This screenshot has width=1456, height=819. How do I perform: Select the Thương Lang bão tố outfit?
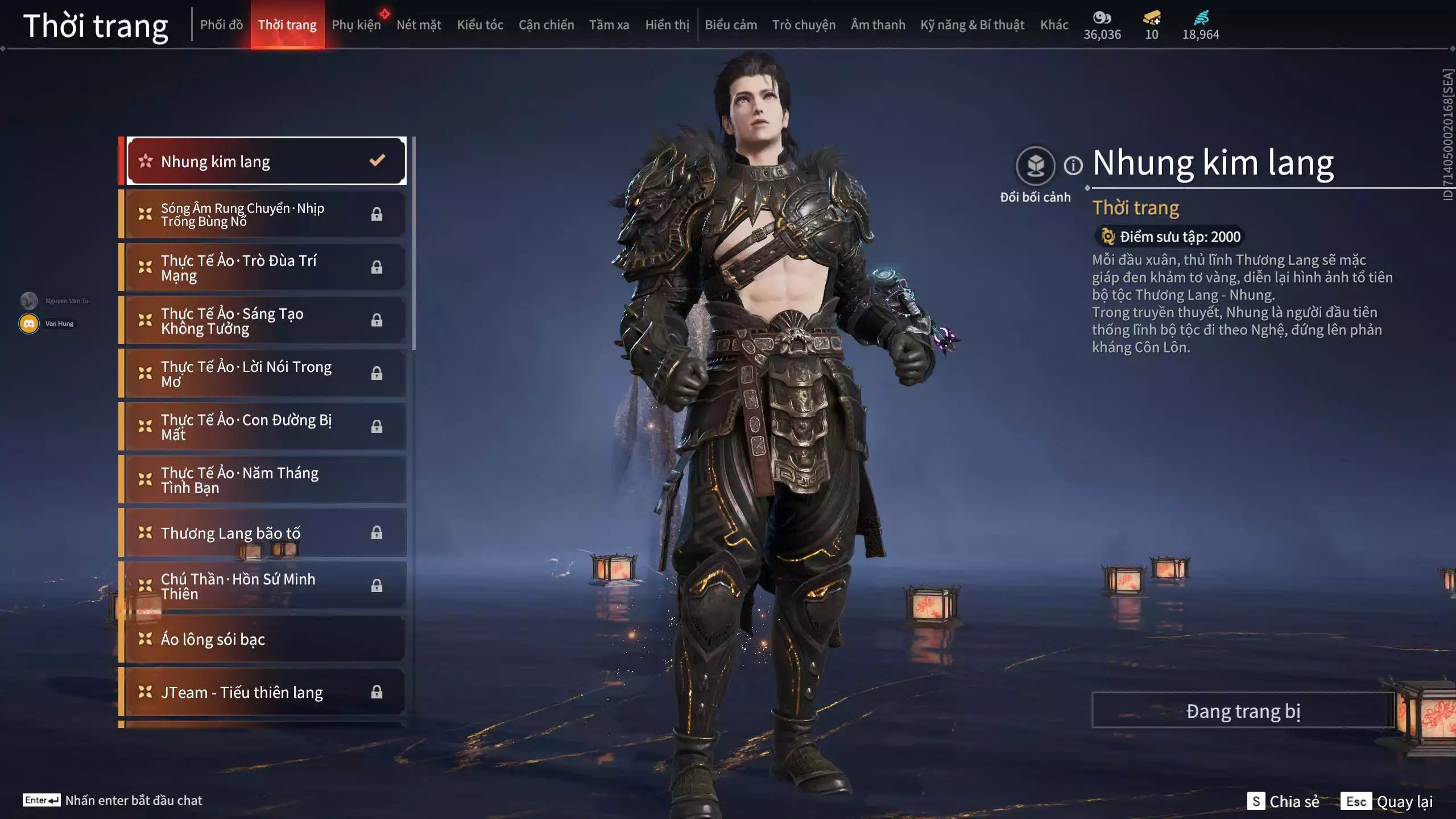[x=266, y=533]
